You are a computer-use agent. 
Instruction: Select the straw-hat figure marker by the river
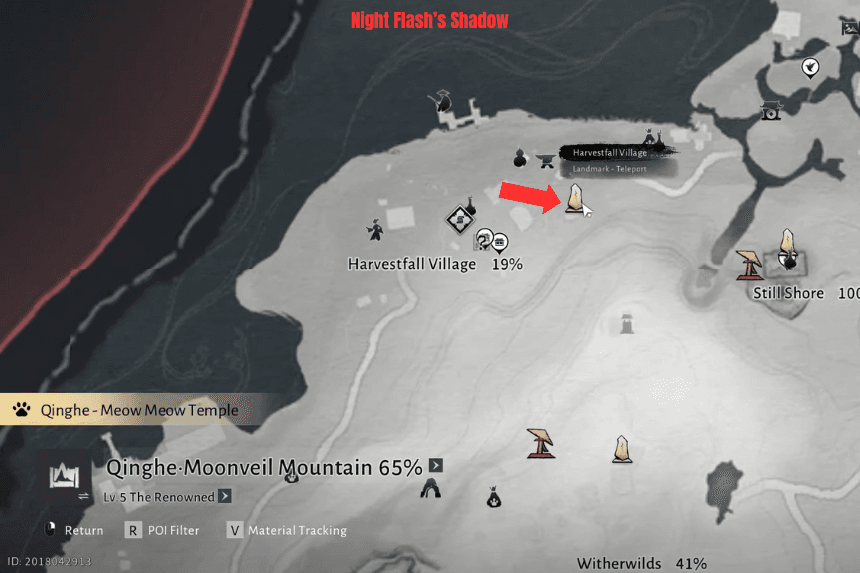coord(439,101)
